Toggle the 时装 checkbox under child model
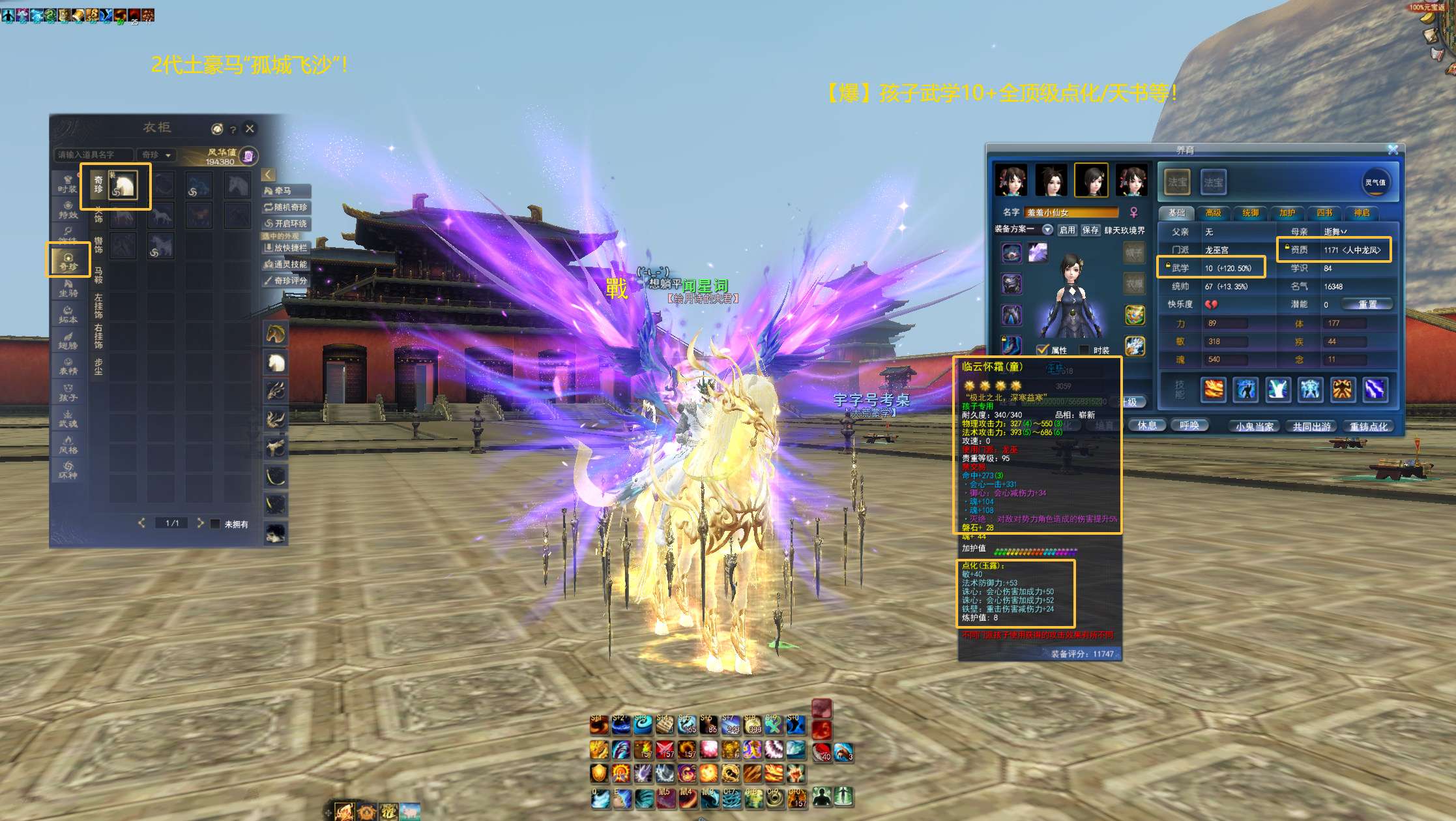1456x821 pixels. 1085,350
